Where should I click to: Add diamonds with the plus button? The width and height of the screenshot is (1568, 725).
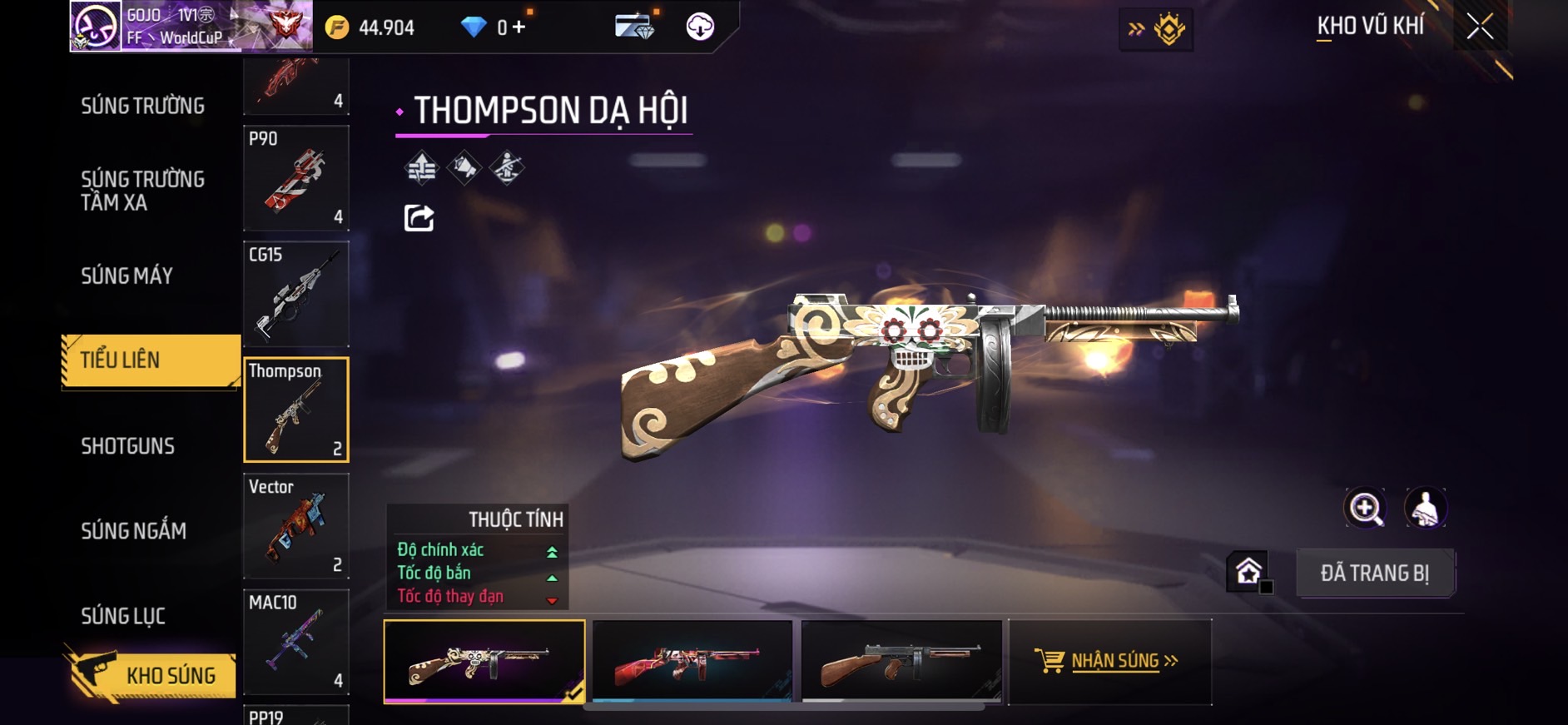tap(519, 27)
